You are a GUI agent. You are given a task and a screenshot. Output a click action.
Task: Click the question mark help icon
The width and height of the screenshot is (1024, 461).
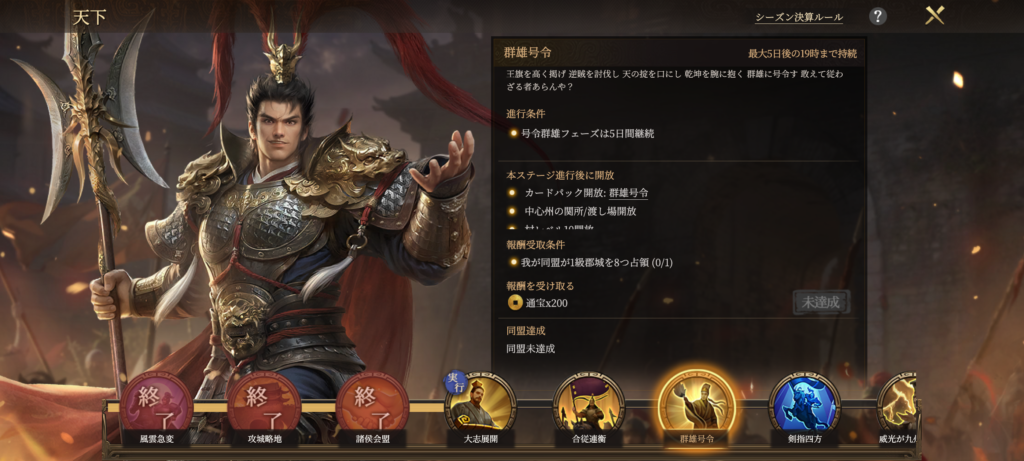877,16
